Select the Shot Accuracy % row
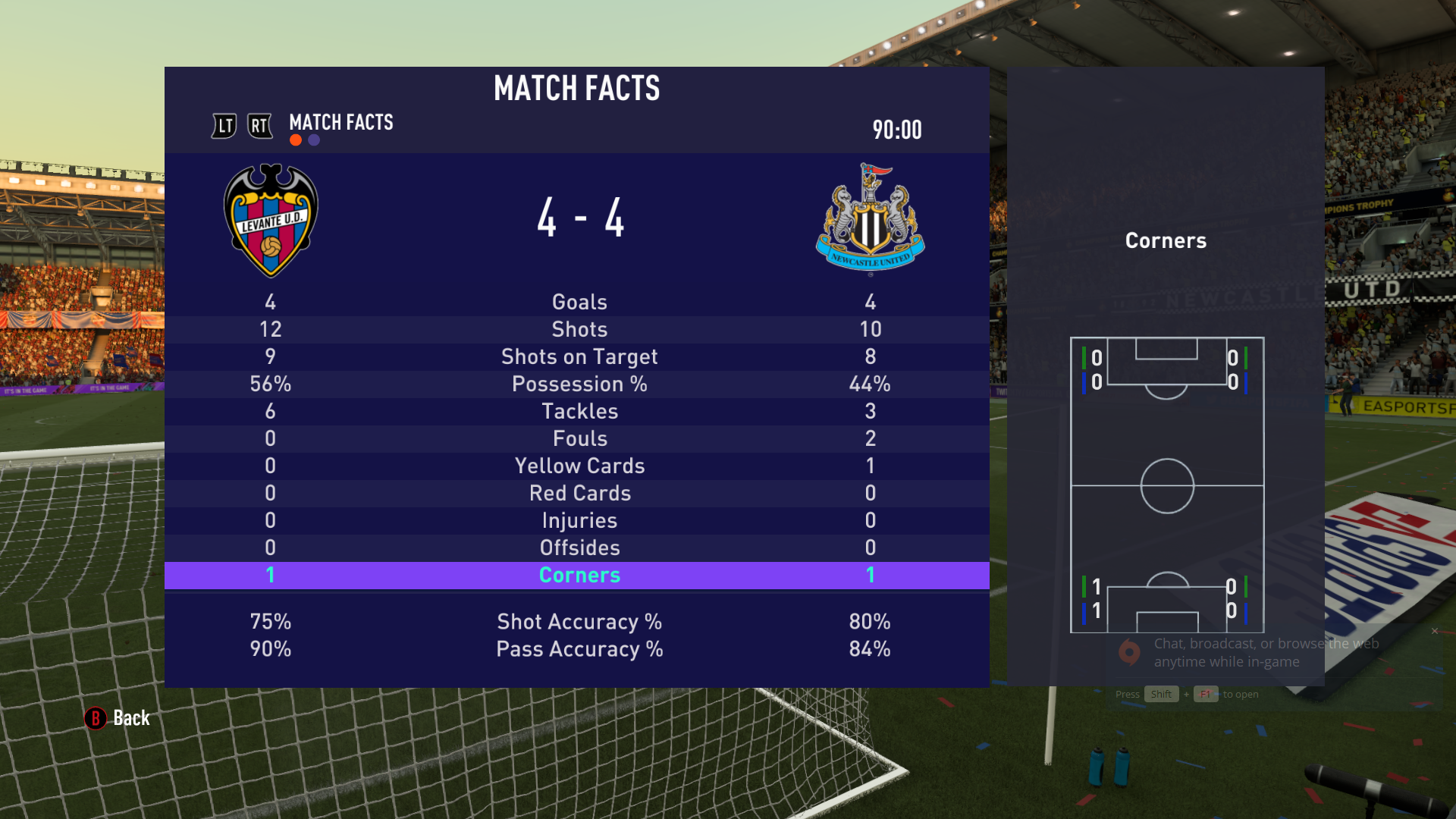Viewport: 1456px width, 819px height. [x=579, y=622]
